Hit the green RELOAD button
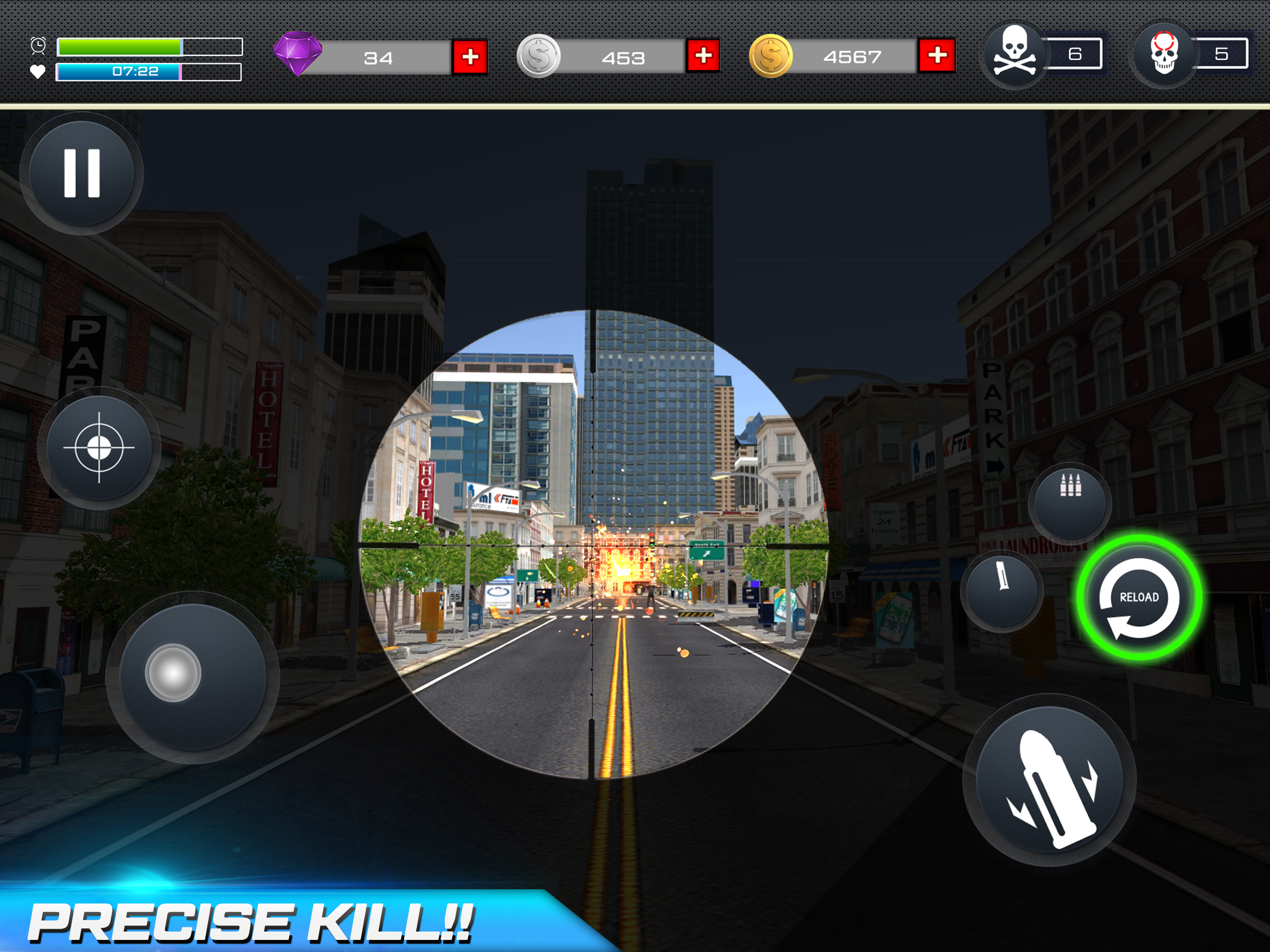 pyautogui.click(x=1139, y=597)
